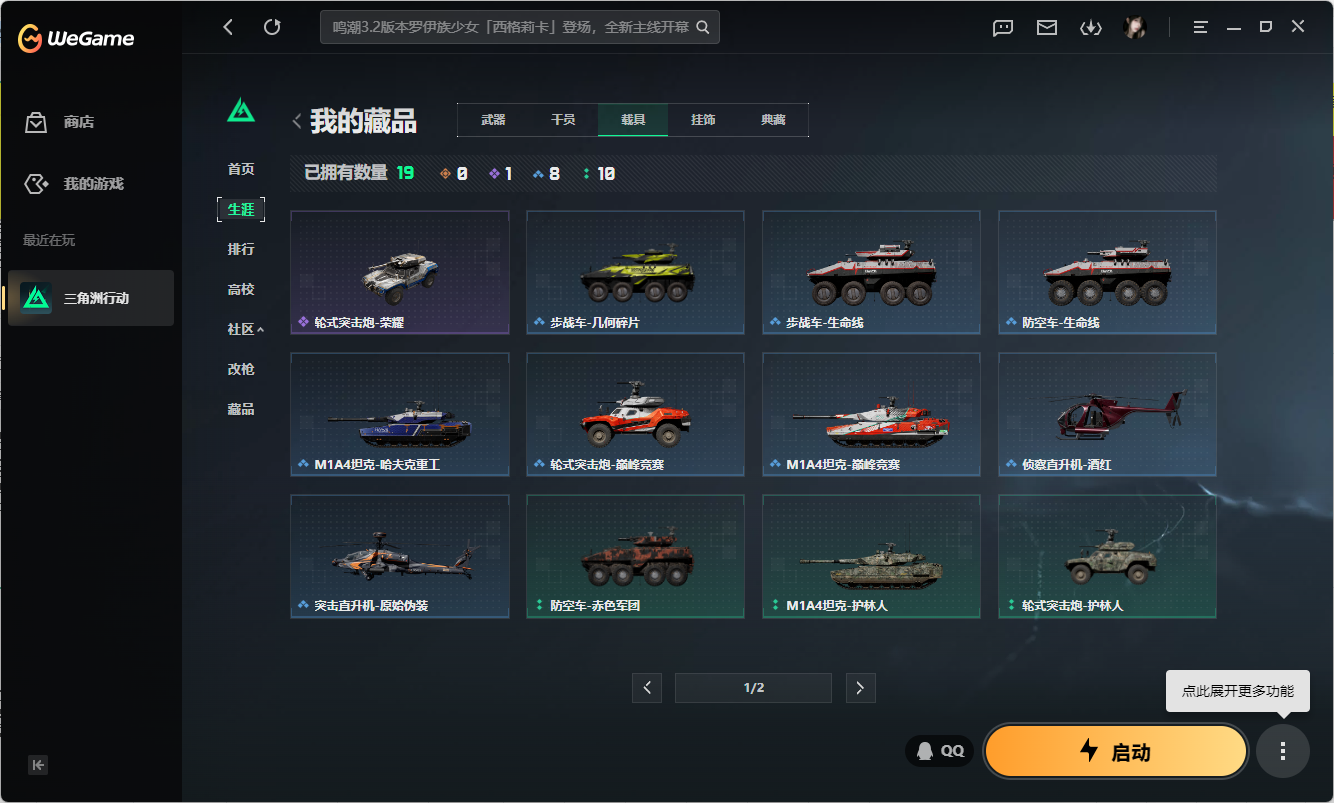Collapse the left sidebar with the arrow
This screenshot has height=803, width=1334.
pyautogui.click(x=38, y=765)
